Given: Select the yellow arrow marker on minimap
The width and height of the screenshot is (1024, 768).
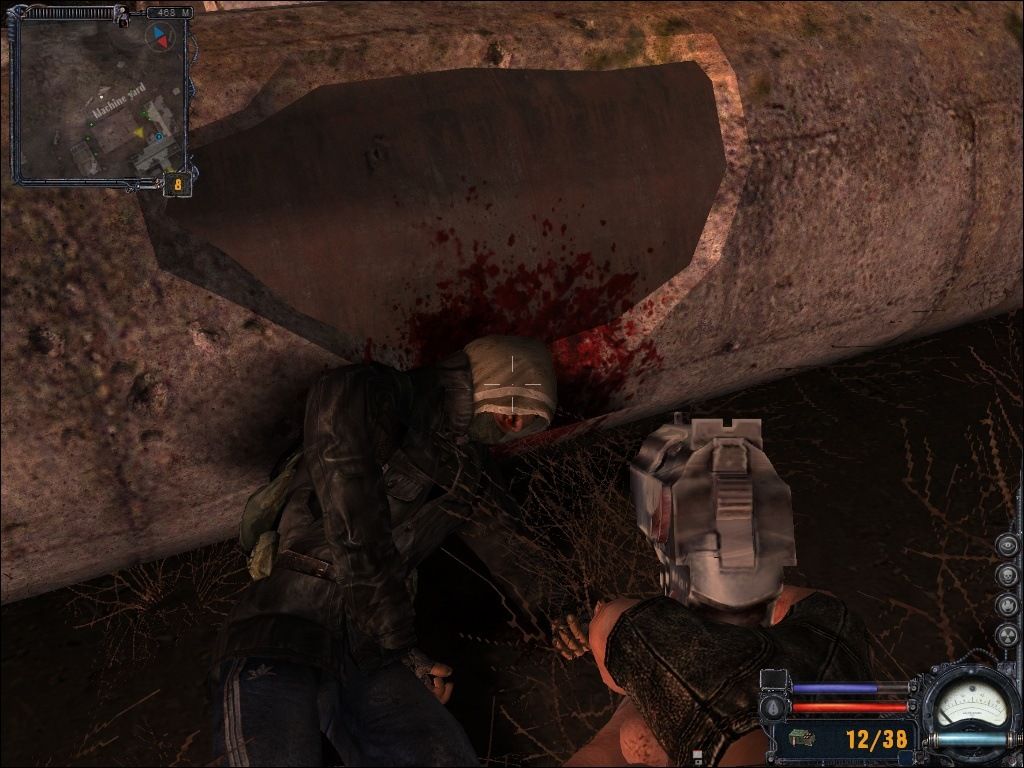Looking at the screenshot, I should (x=141, y=130).
